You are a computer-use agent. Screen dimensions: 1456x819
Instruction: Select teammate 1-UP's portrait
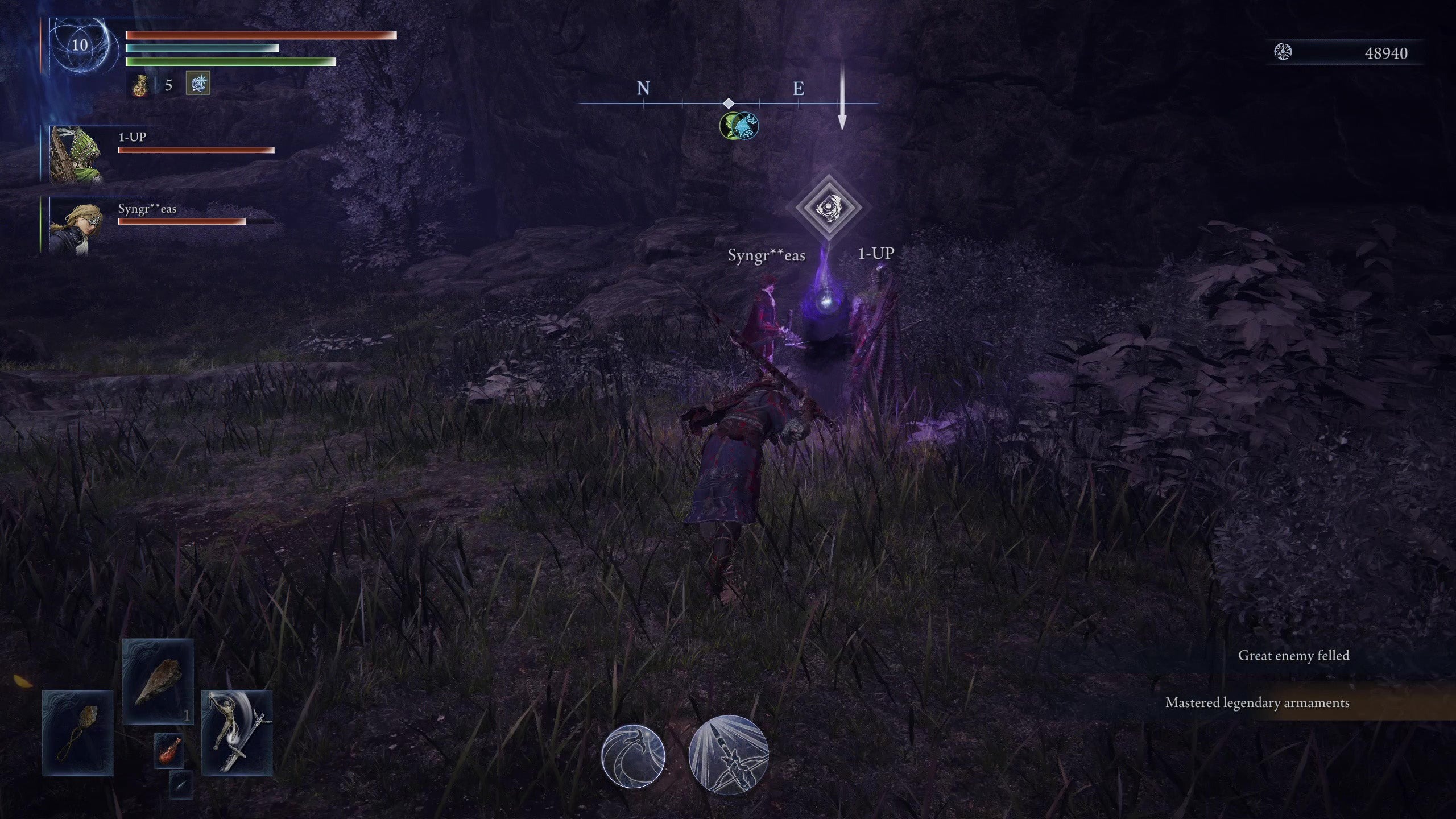[x=76, y=155]
